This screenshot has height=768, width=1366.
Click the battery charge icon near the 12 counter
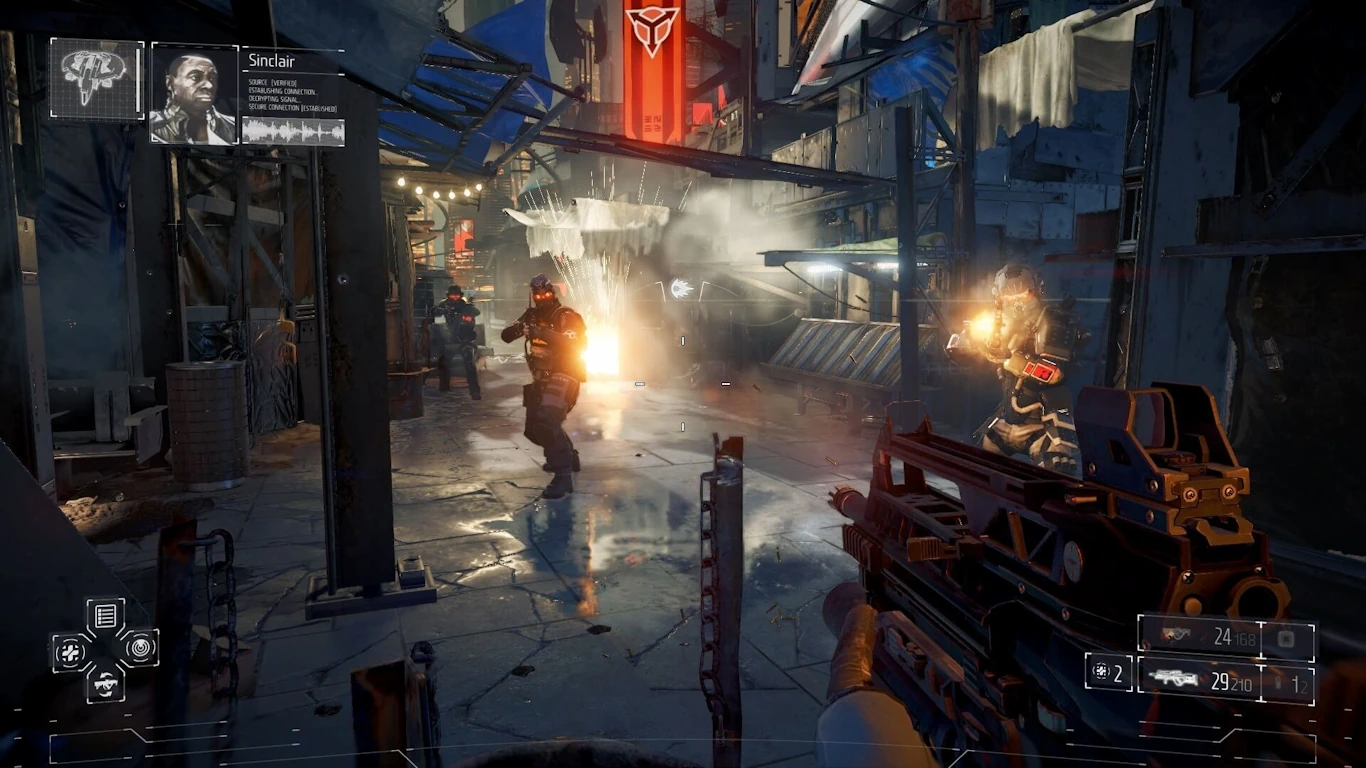pos(1278,682)
